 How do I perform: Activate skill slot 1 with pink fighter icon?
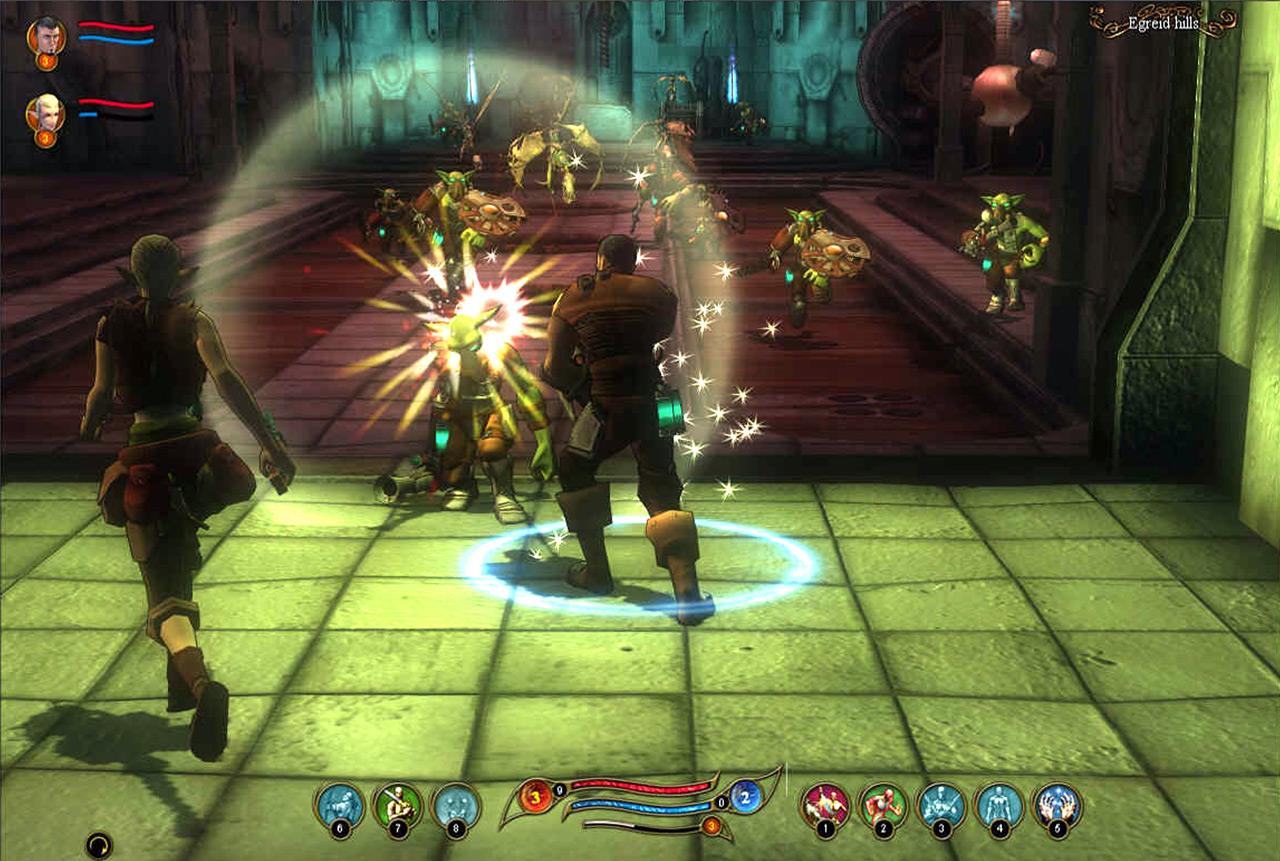point(826,805)
